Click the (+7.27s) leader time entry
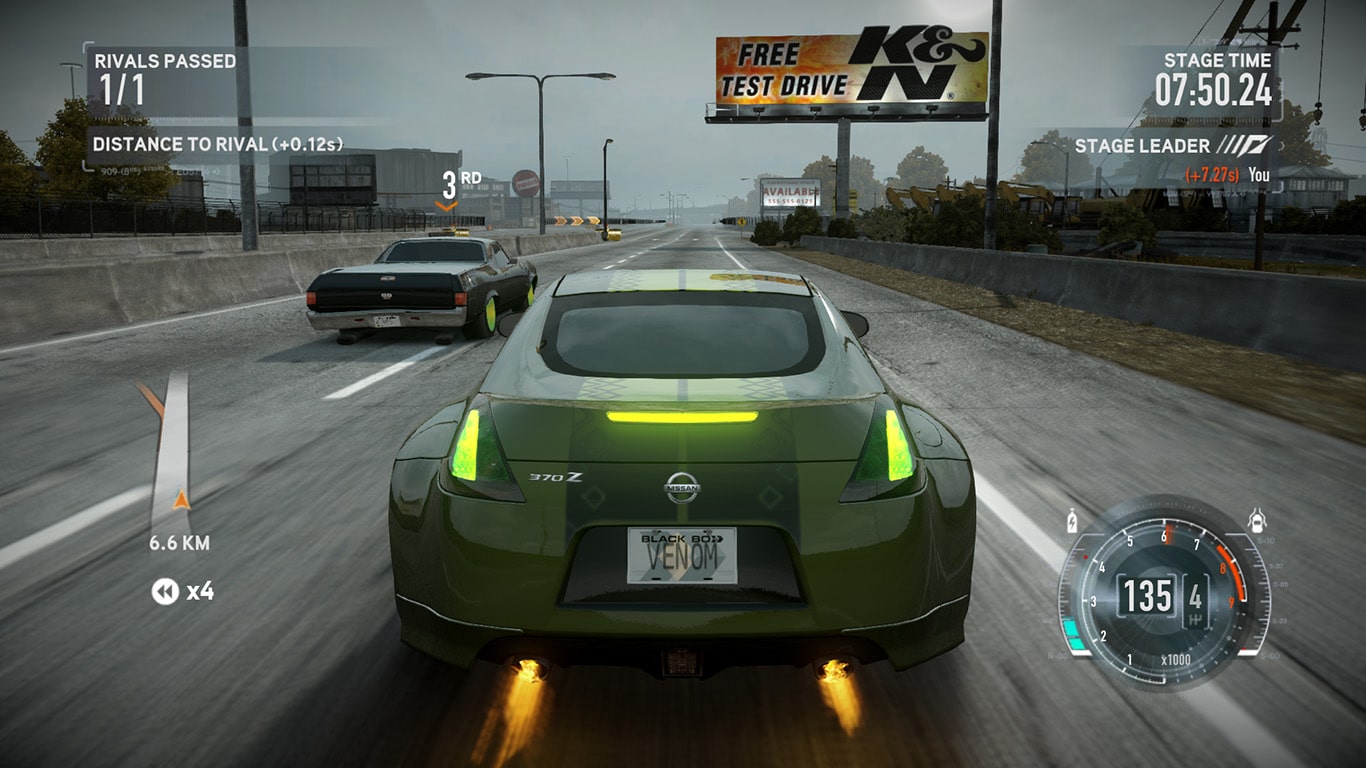 tap(1212, 174)
